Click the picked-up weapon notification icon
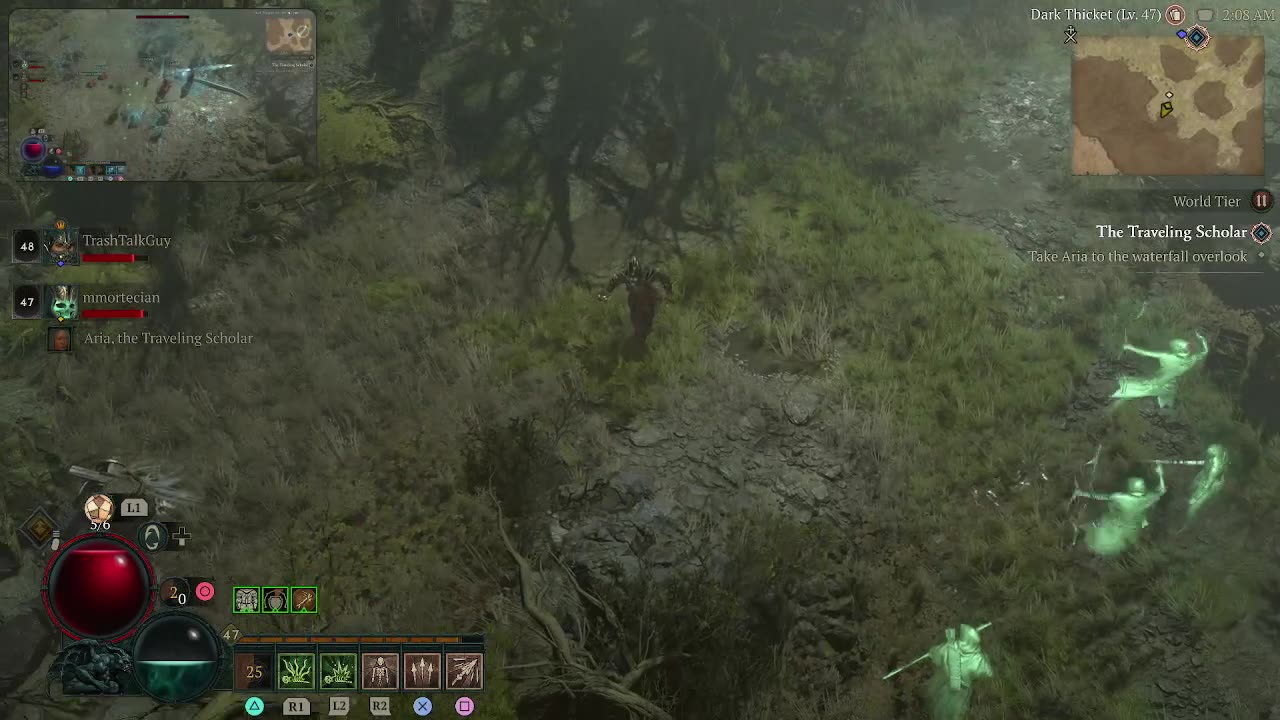This screenshot has width=1280, height=720. pos(303,599)
